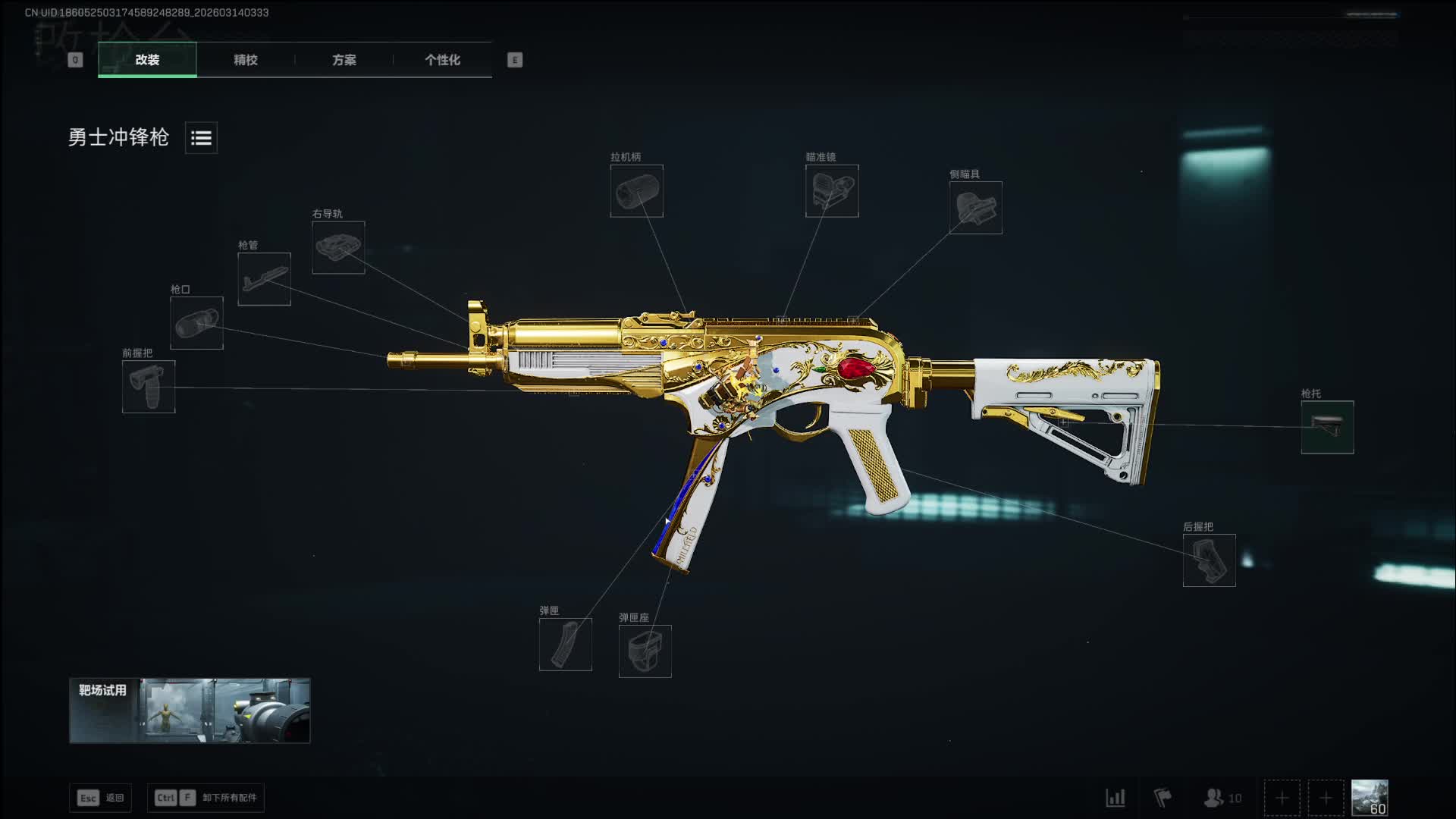Open the weapon list menu icon

(x=201, y=138)
